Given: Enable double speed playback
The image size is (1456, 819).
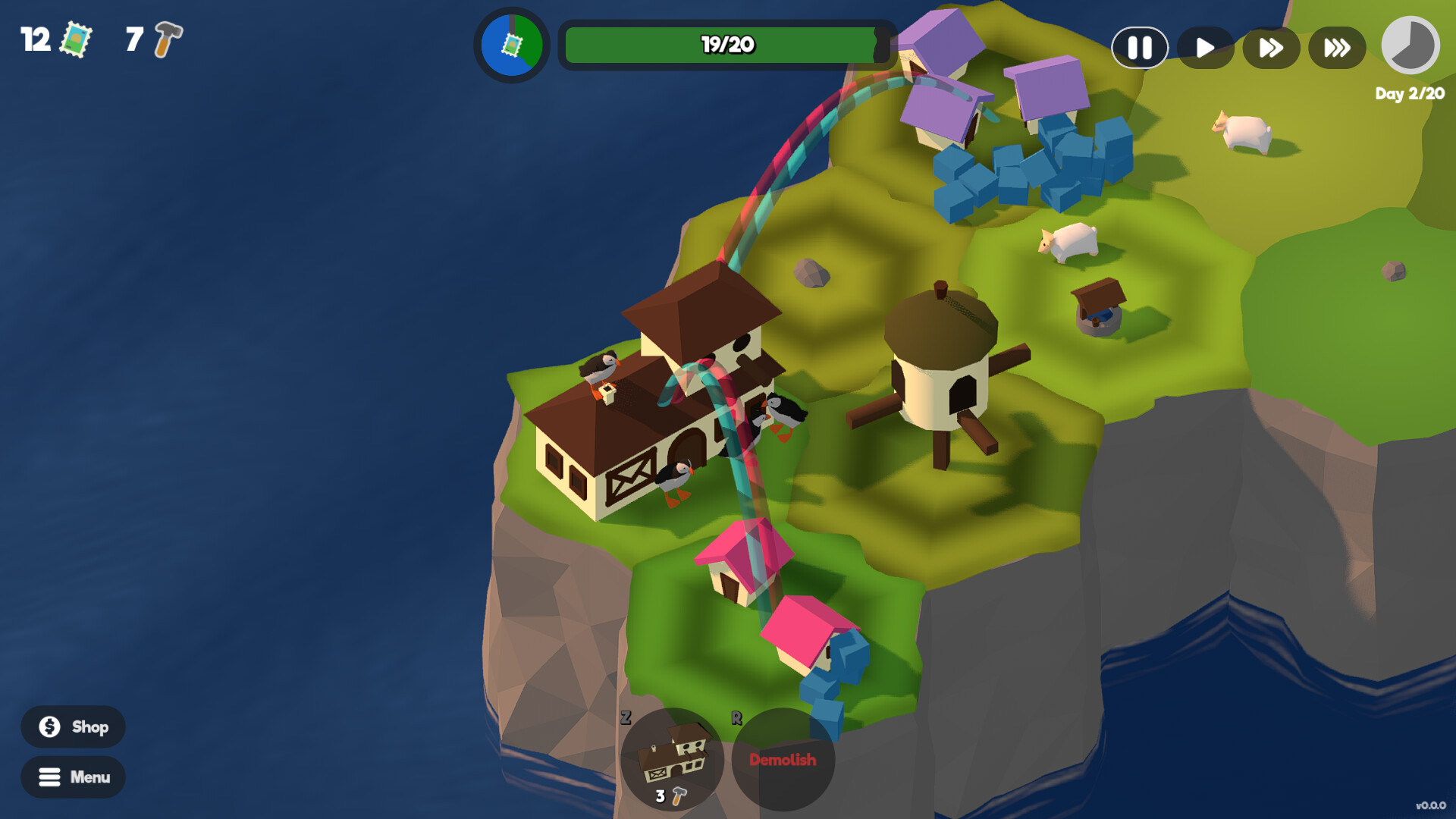Looking at the screenshot, I should 1270,47.
